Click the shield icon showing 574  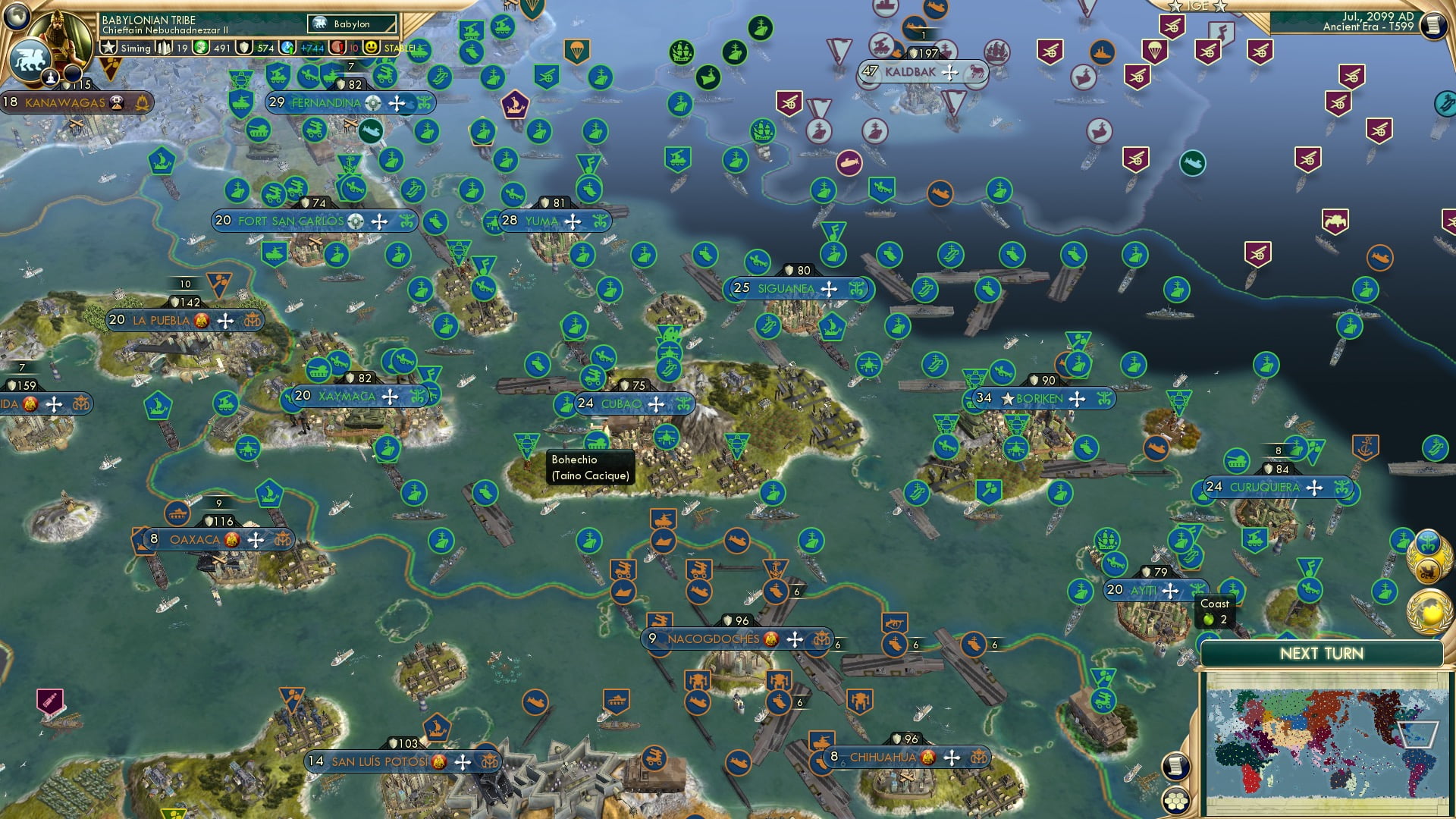coord(242,47)
